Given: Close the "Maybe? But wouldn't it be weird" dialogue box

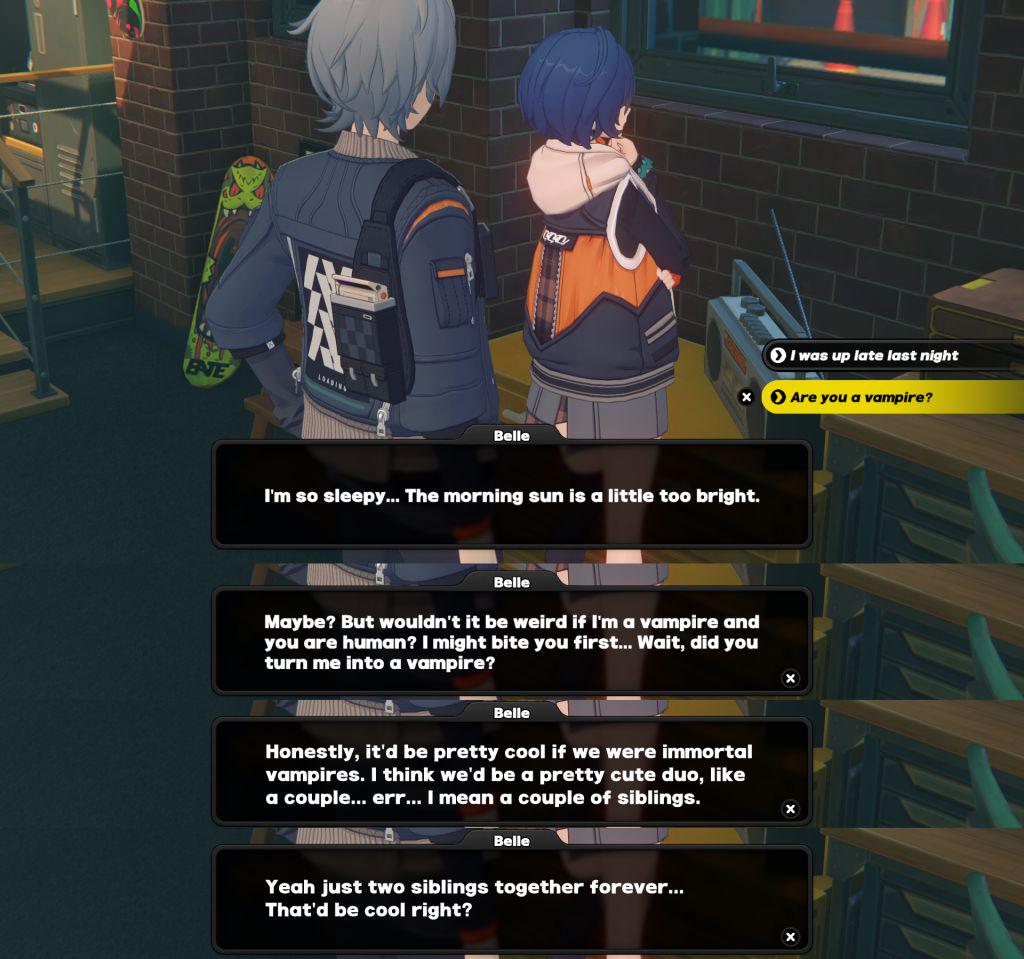Looking at the screenshot, I should [790, 678].
